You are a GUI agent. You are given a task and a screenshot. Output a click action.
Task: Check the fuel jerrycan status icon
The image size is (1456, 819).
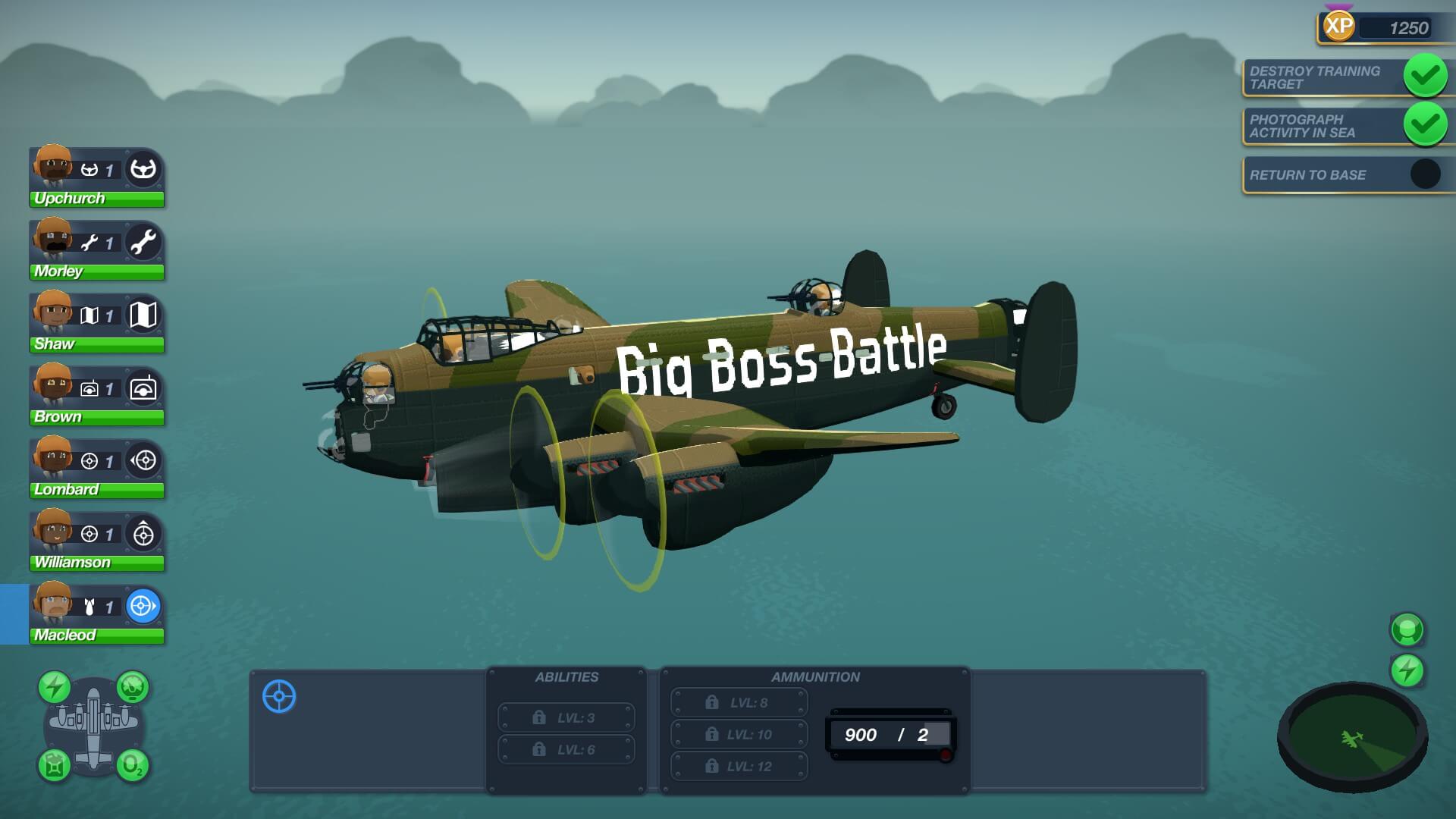click(x=55, y=764)
